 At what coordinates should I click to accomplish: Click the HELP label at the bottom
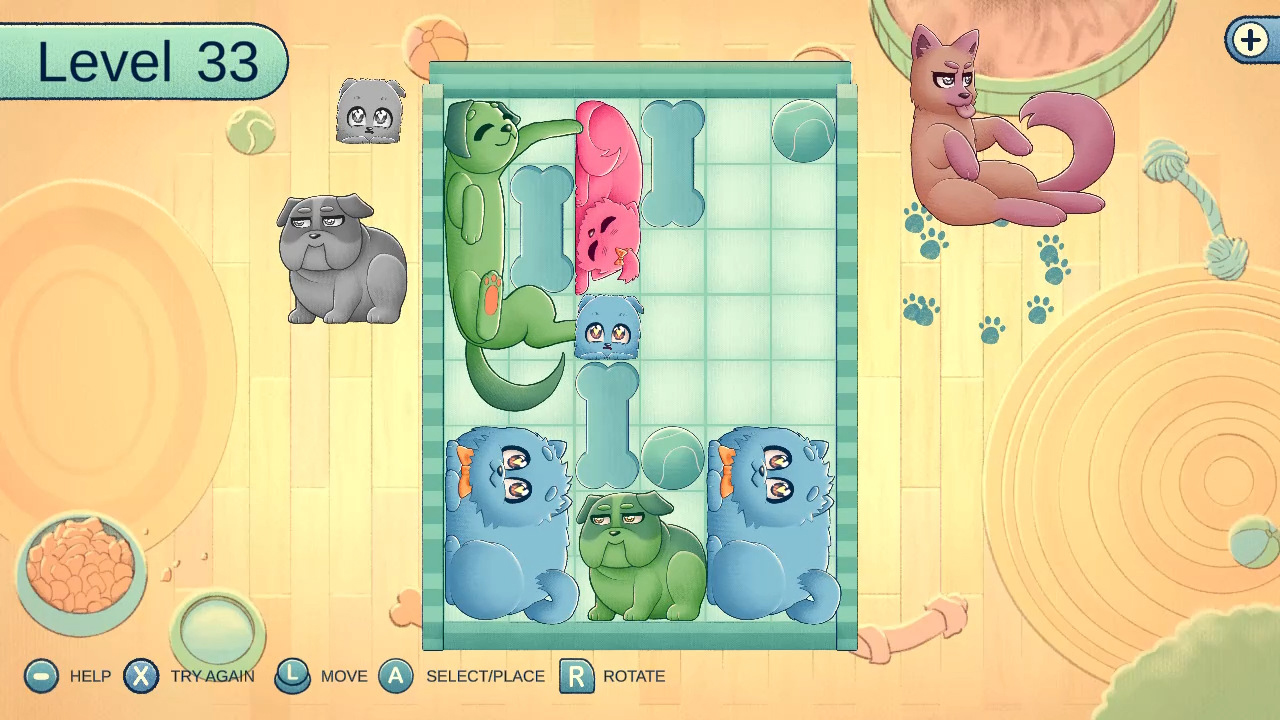coord(90,676)
